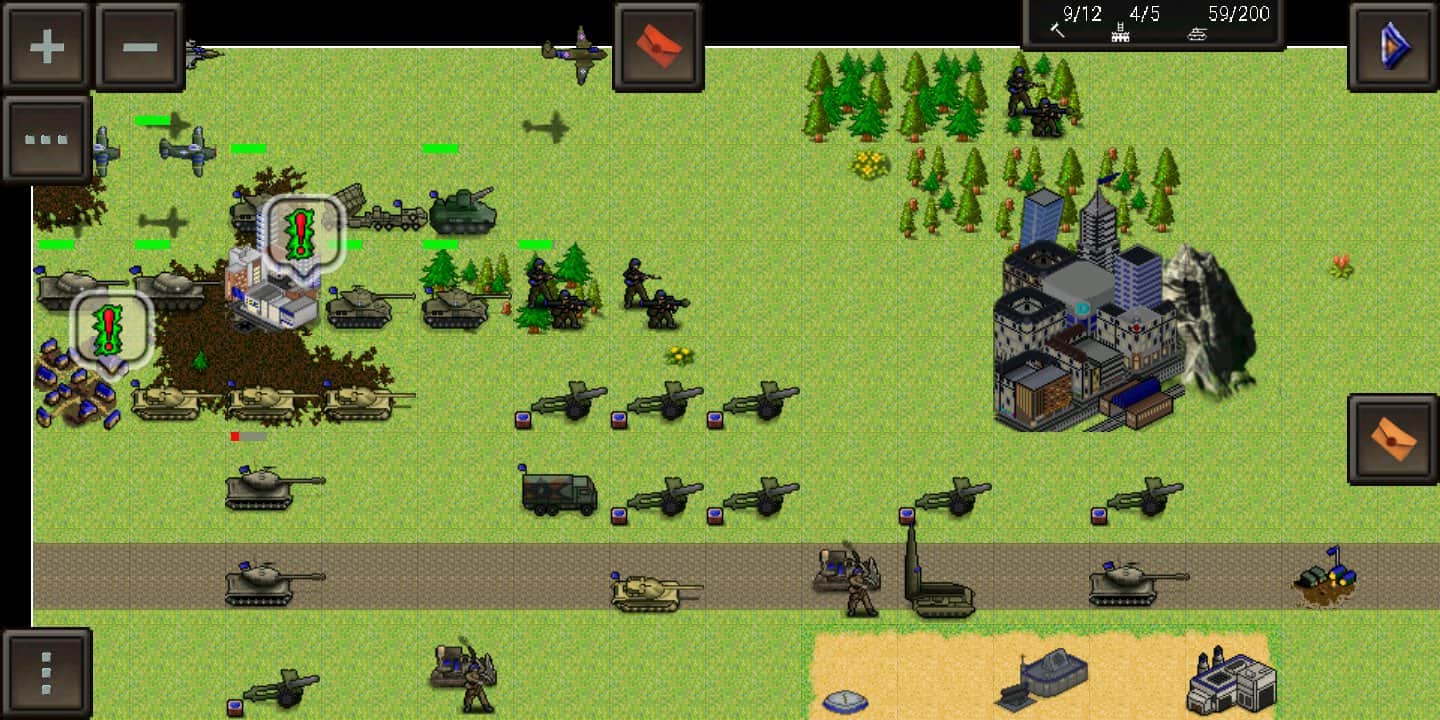Select the factory building at bottom right

(1230, 680)
